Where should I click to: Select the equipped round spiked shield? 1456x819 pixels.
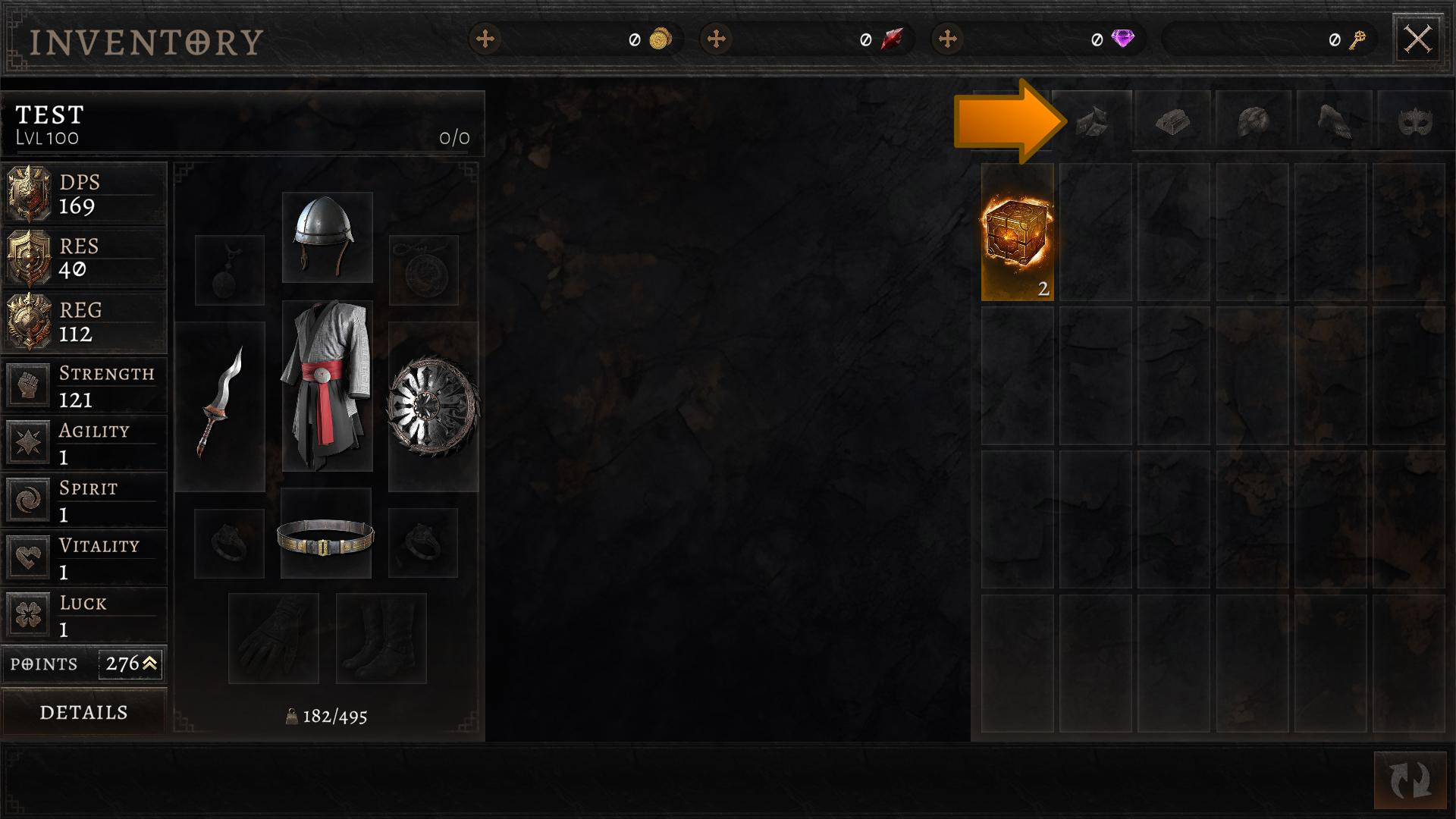click(x=433, y=406)
